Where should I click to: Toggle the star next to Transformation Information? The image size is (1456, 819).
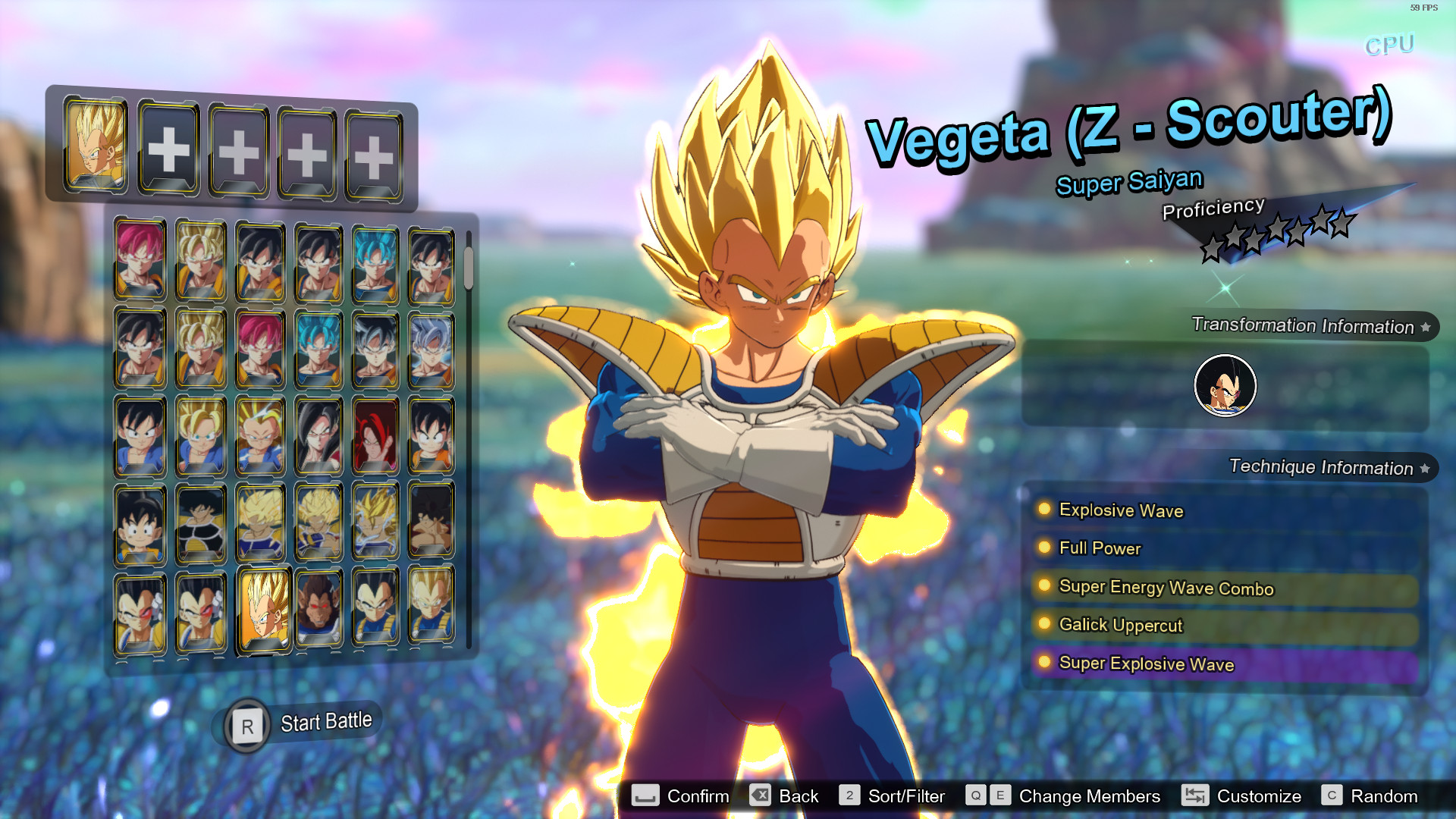click(1427, 327)
